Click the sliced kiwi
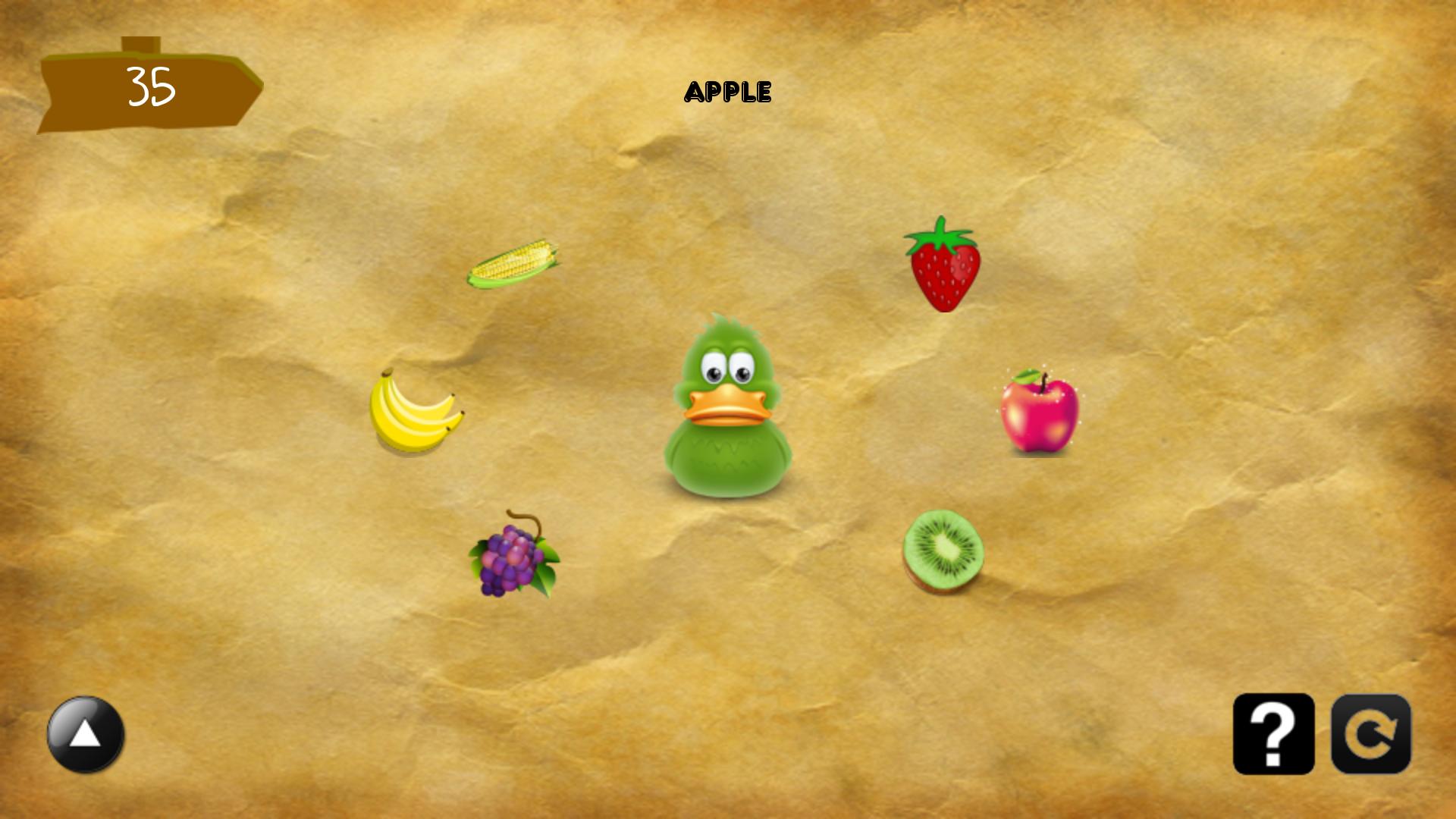Screen dimensions: 1456x819 coord(944,550)
